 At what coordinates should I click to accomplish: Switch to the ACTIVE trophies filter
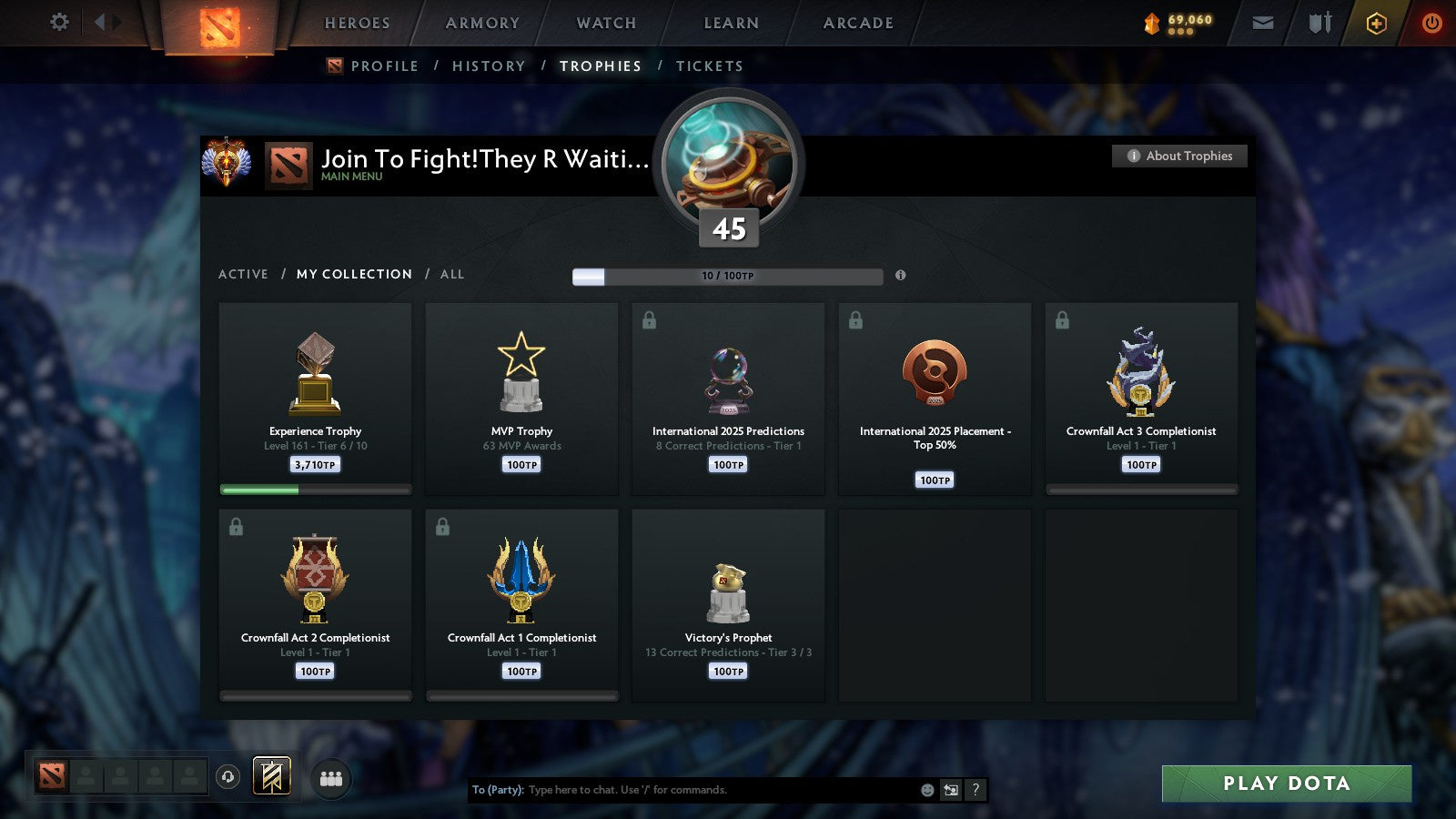coord(243,274)
